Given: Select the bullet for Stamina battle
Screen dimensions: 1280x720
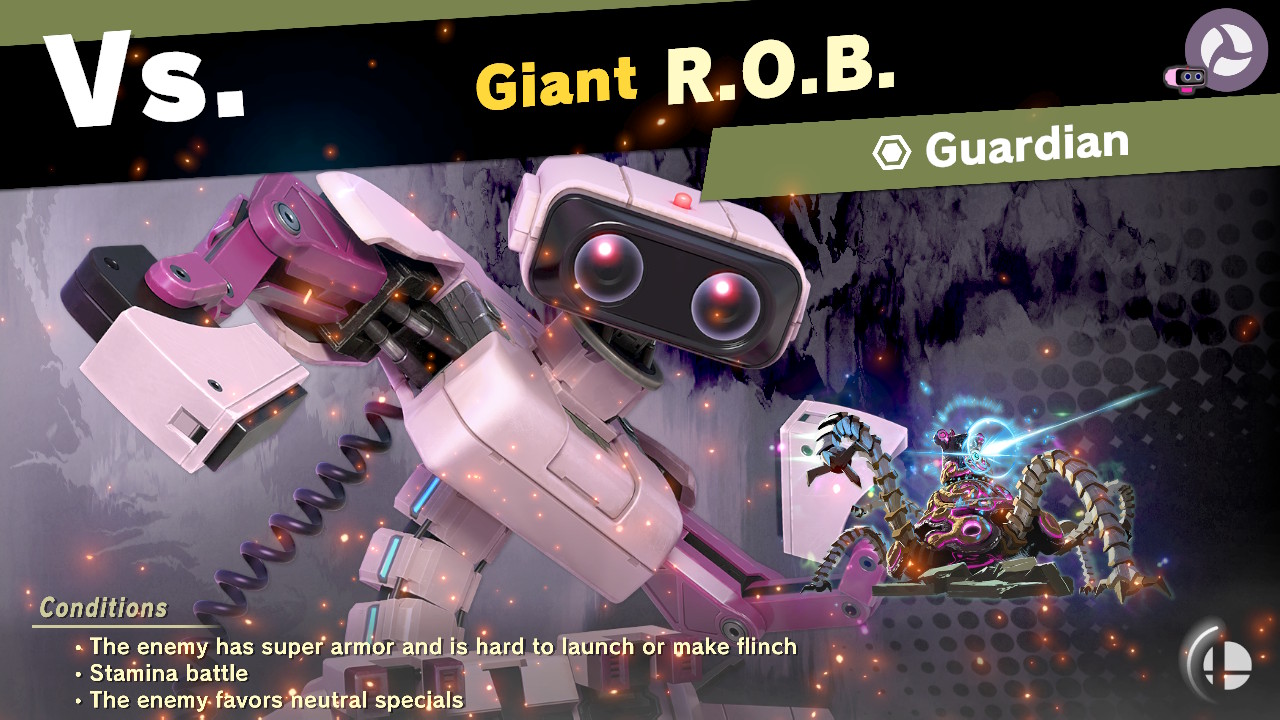Looking at the screenshot, I should pos(78,674).
